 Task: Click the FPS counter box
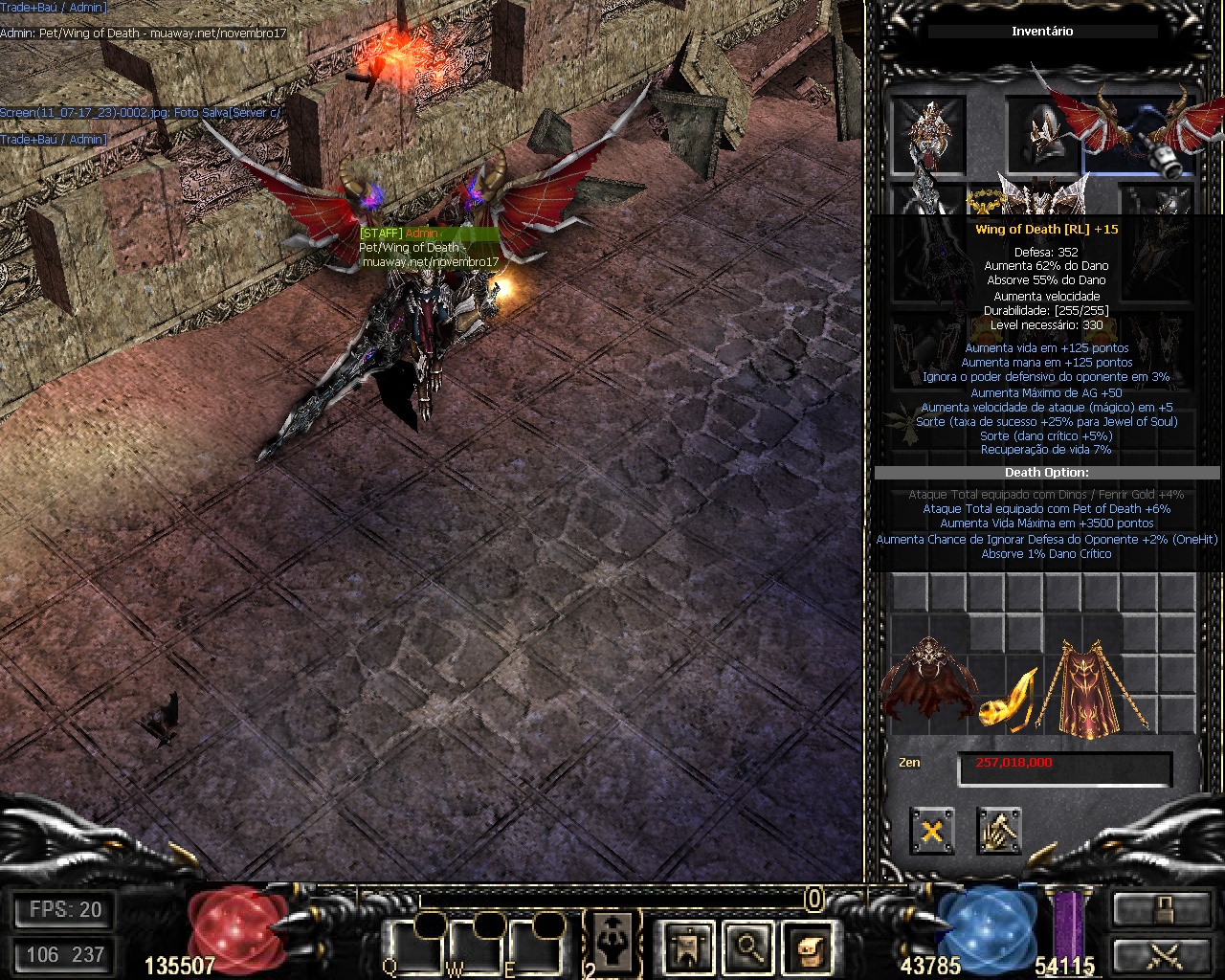[x=64, y=910]
